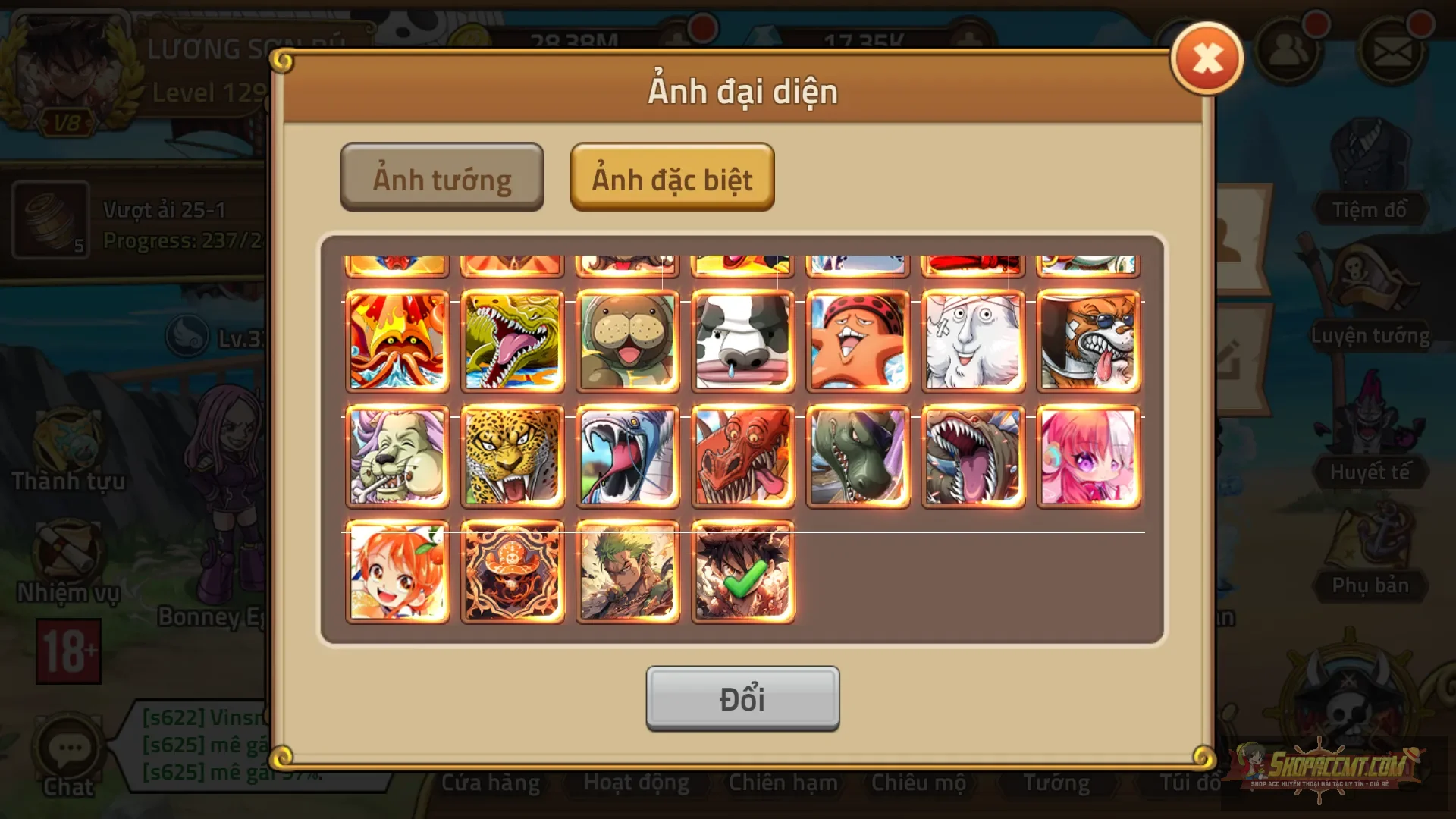This screenshot has height=819, width=1456.
Task: Switch to the Ảnh đặc biệt tab
Action: pos(672,179)
